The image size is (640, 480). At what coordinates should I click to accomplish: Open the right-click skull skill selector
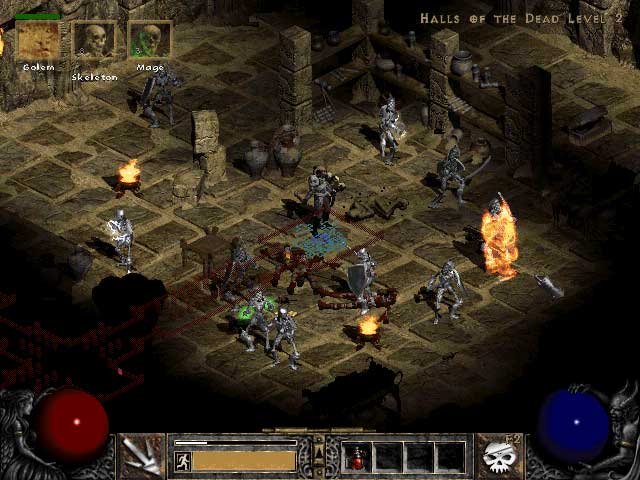pyautogui.click(x=498, y=456)
